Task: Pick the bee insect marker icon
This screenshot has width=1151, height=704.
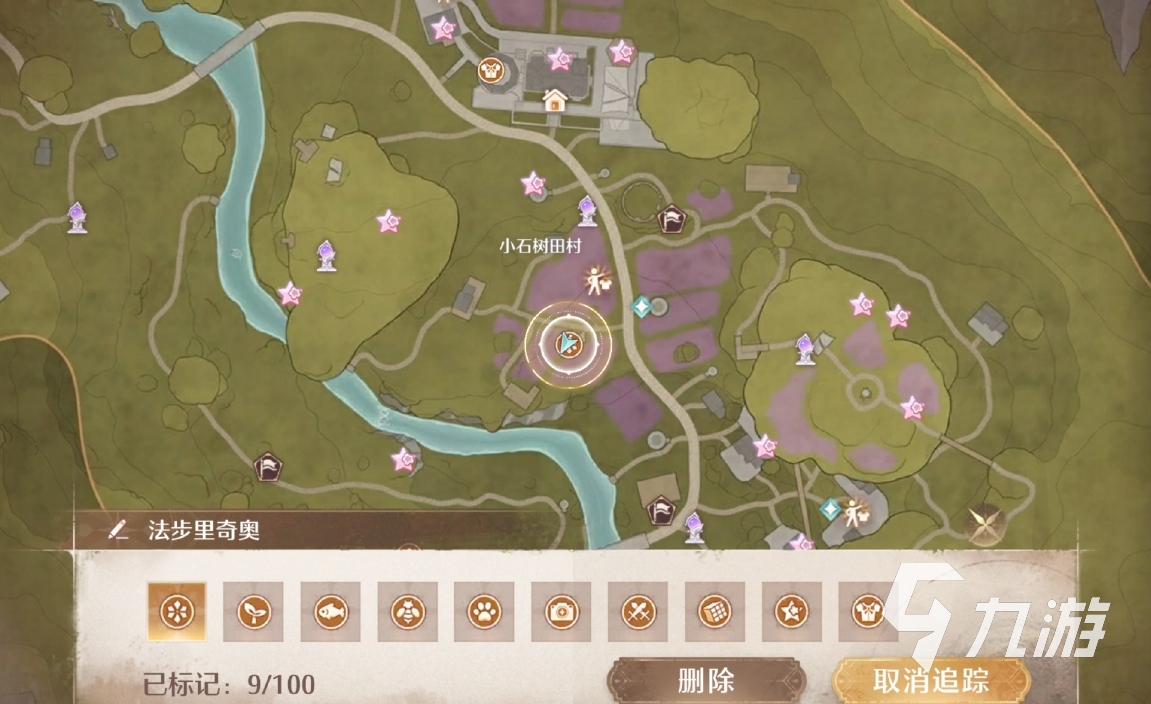Action: 407,611
